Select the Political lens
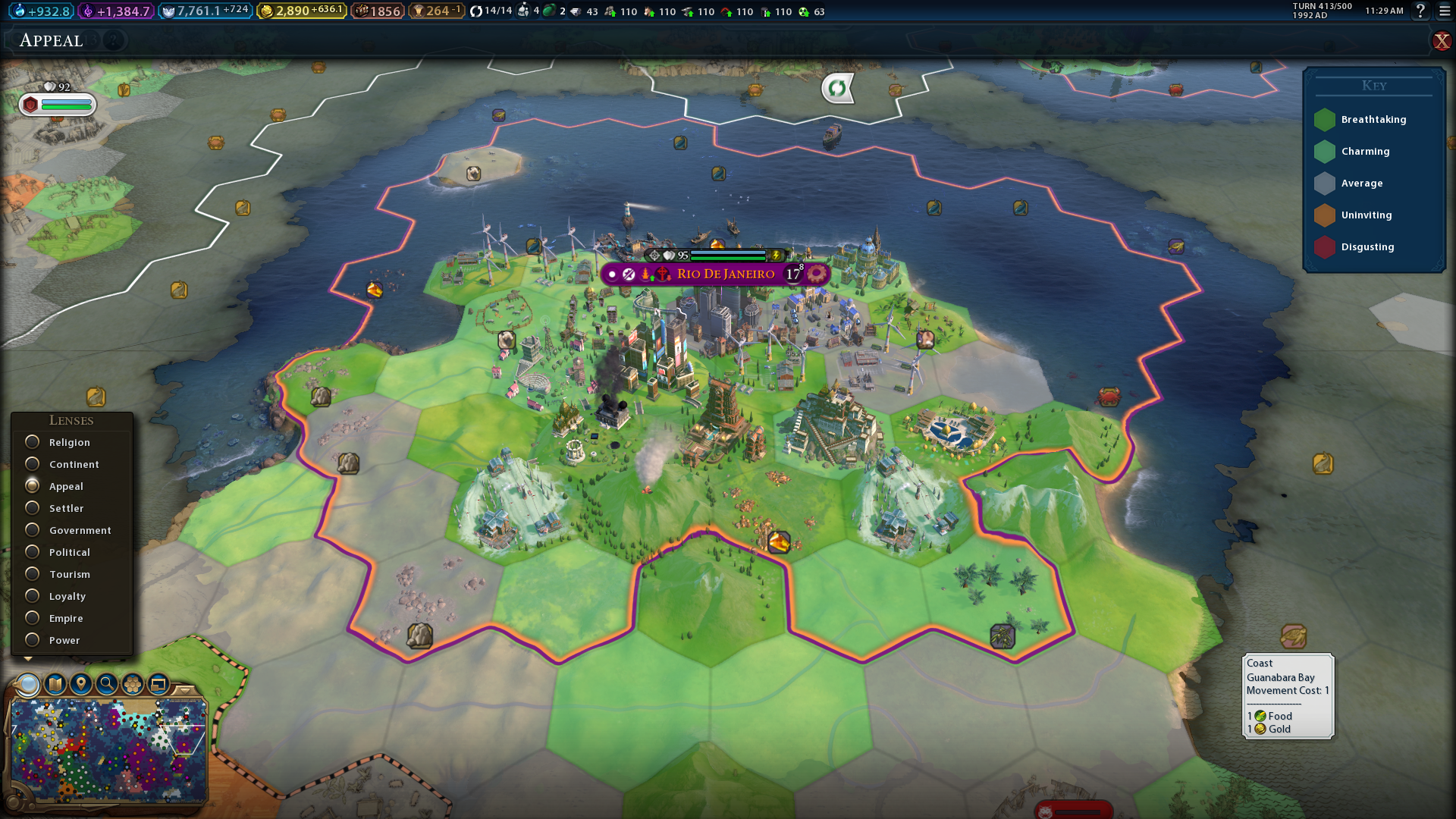The image size is (1456, 819). click(33, 552)
